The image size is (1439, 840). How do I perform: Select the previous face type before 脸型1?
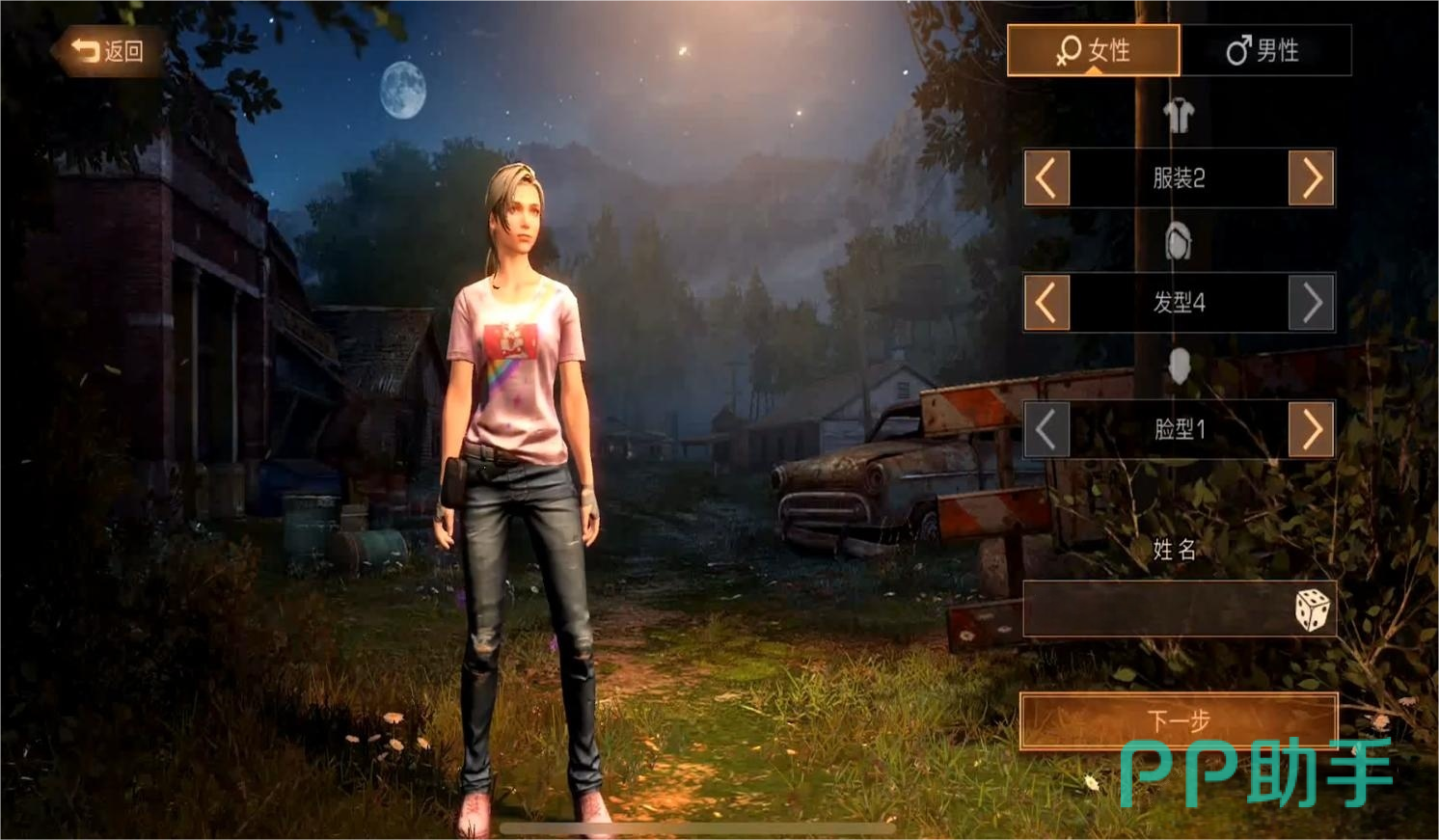1046,429
